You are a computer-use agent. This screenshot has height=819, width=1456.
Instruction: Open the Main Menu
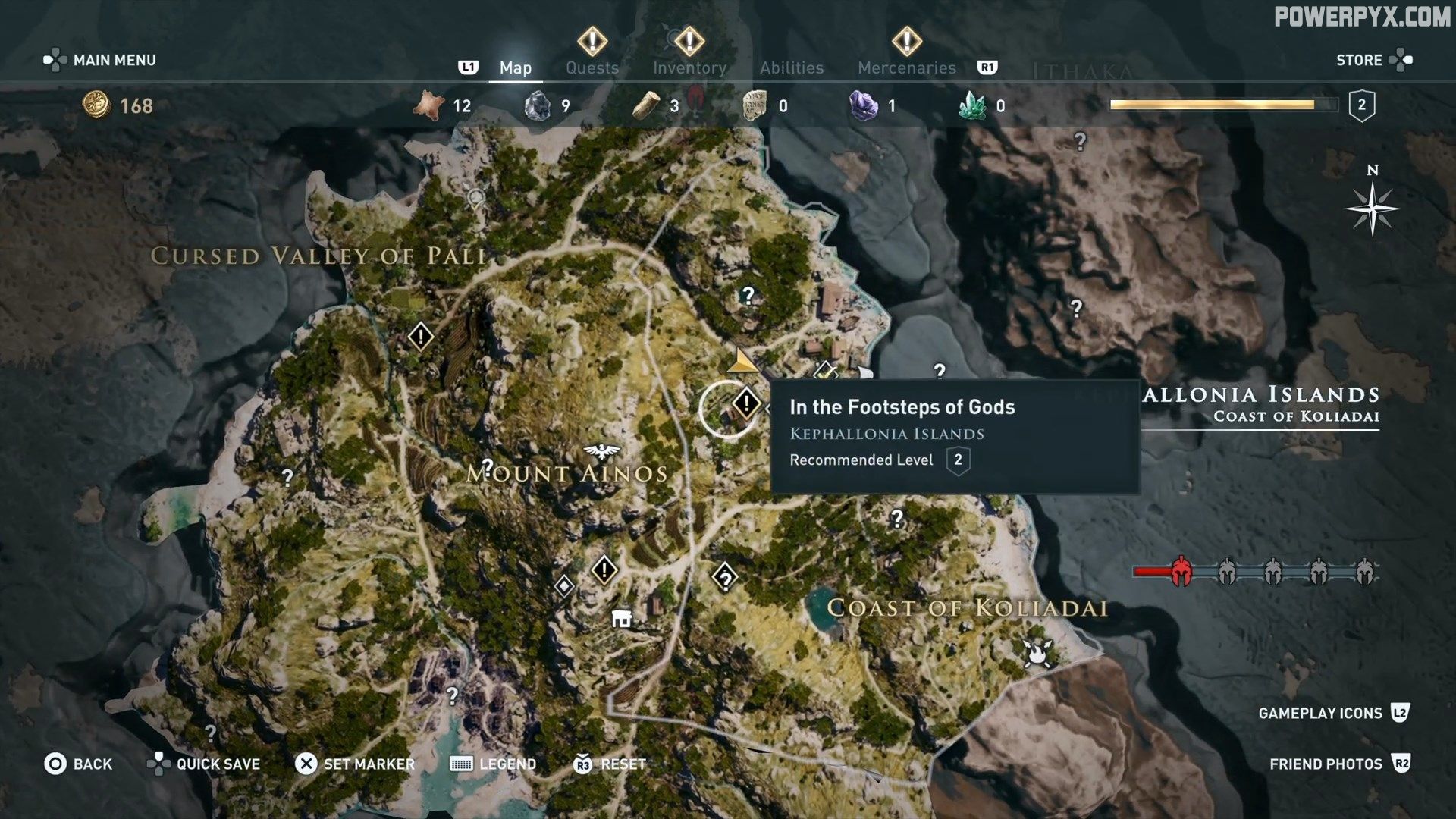(x=112, y=59)
